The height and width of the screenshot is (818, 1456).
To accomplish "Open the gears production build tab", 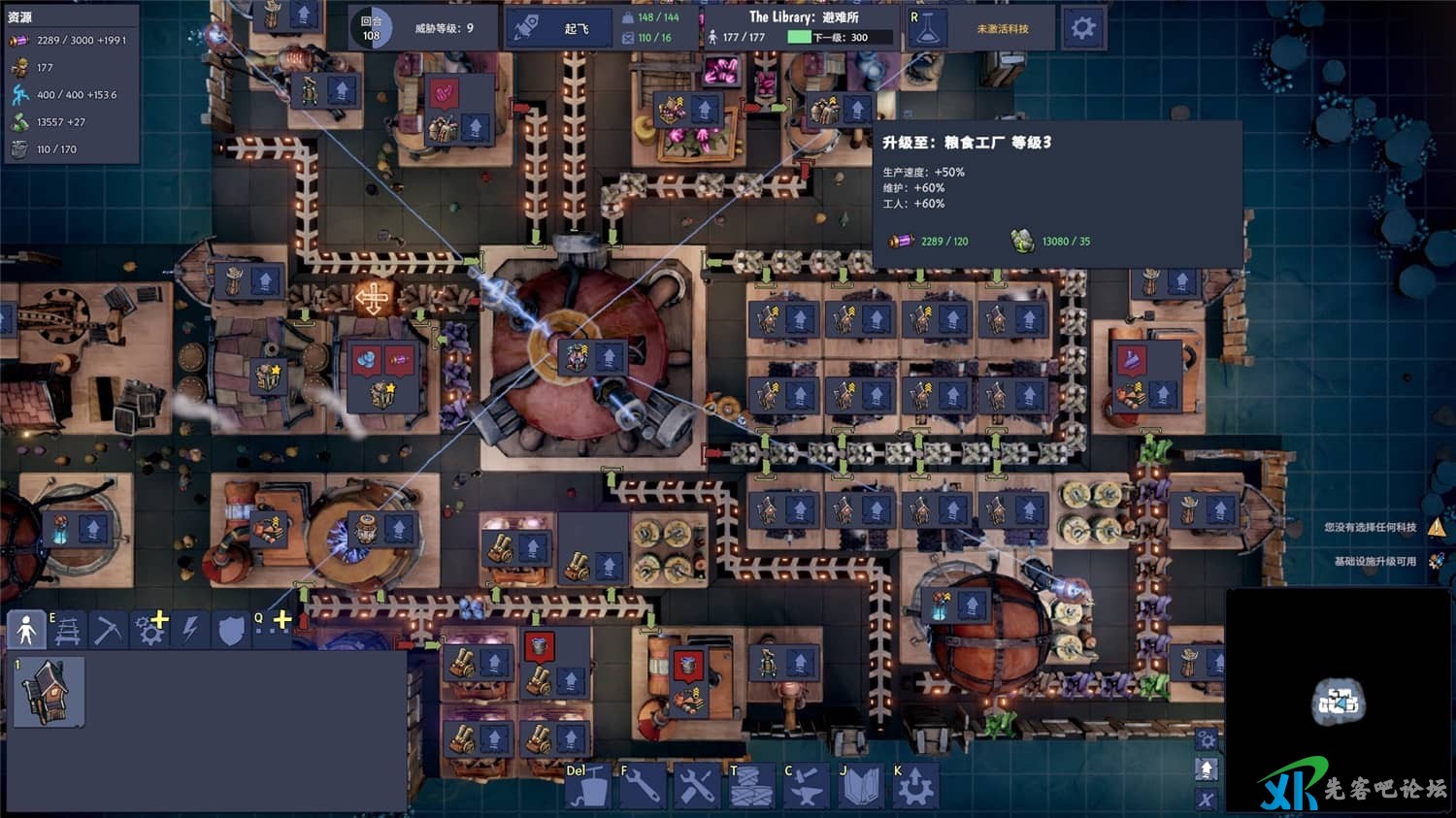I will (x=150, y=631).
